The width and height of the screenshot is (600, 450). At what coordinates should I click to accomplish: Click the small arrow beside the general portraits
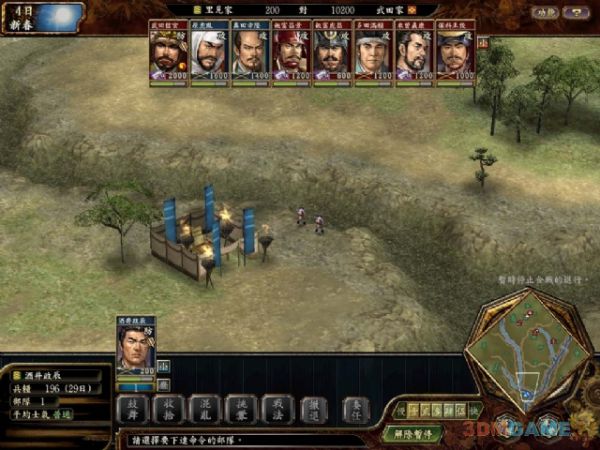click(484, 43)
